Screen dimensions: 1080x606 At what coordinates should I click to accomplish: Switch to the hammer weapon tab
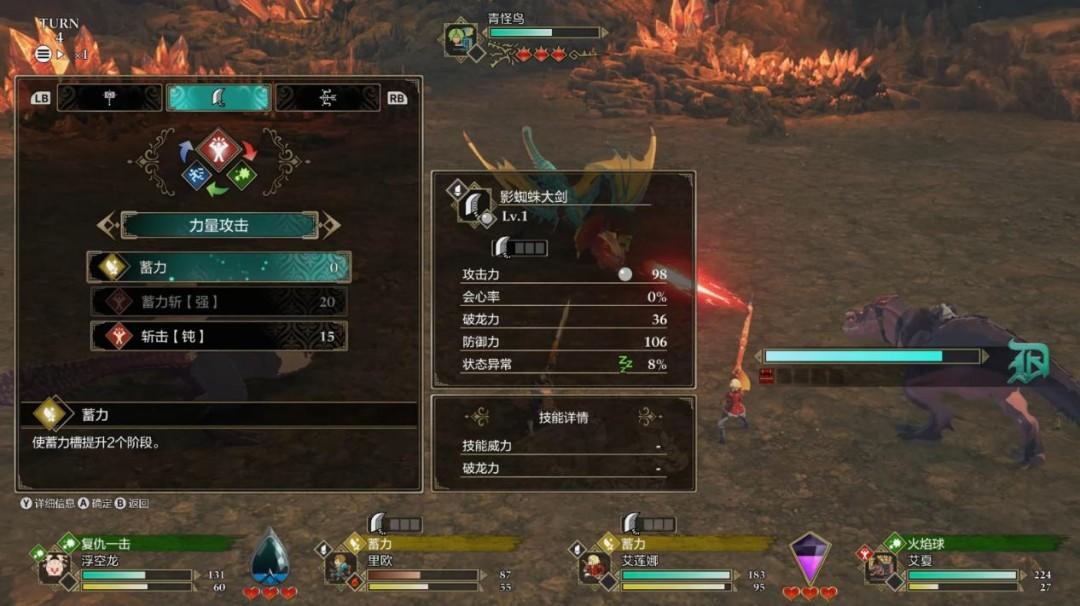point(110,97)
